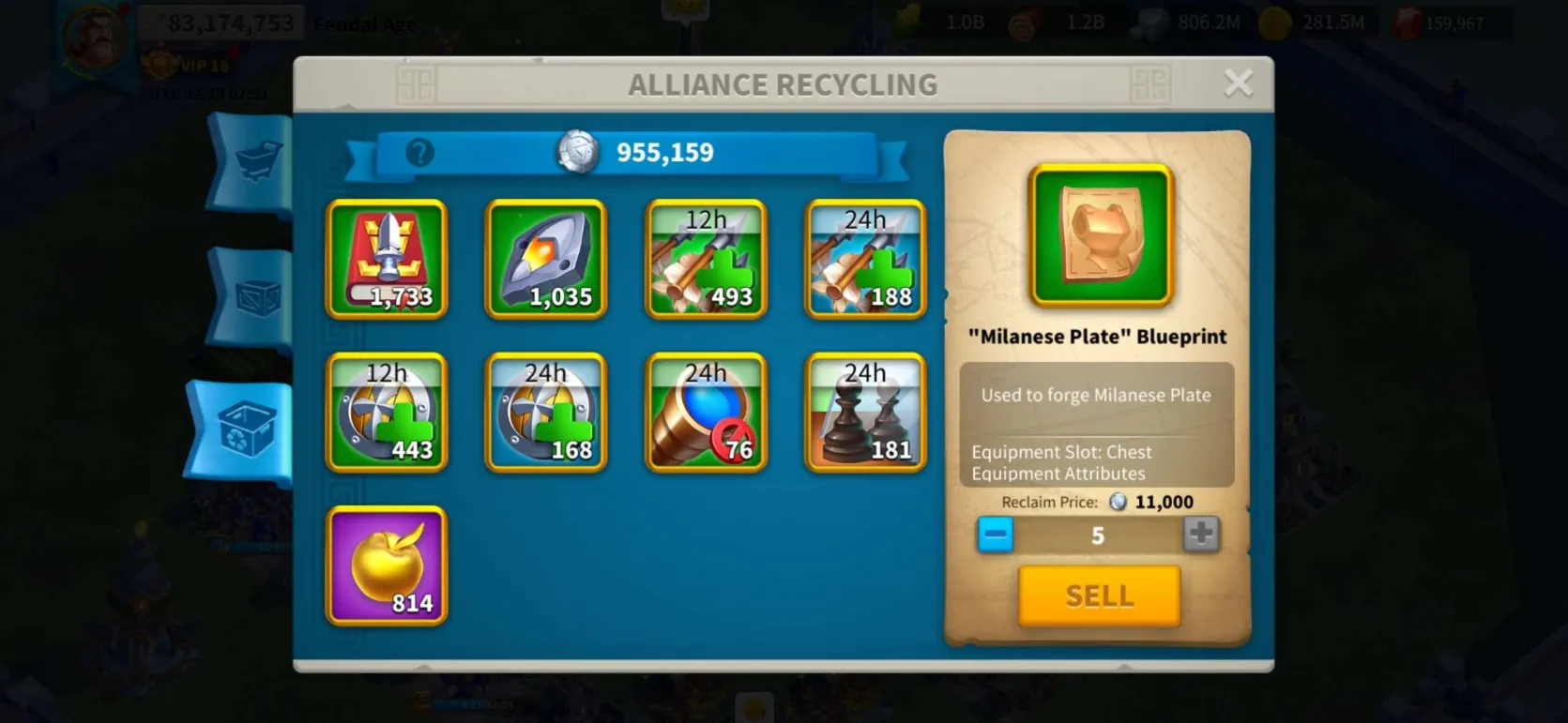Image resolution: width=1568 pixels, height=723 pixels.
Task: Select the 24h chess pieces item
Action: (x=865, y=413)
